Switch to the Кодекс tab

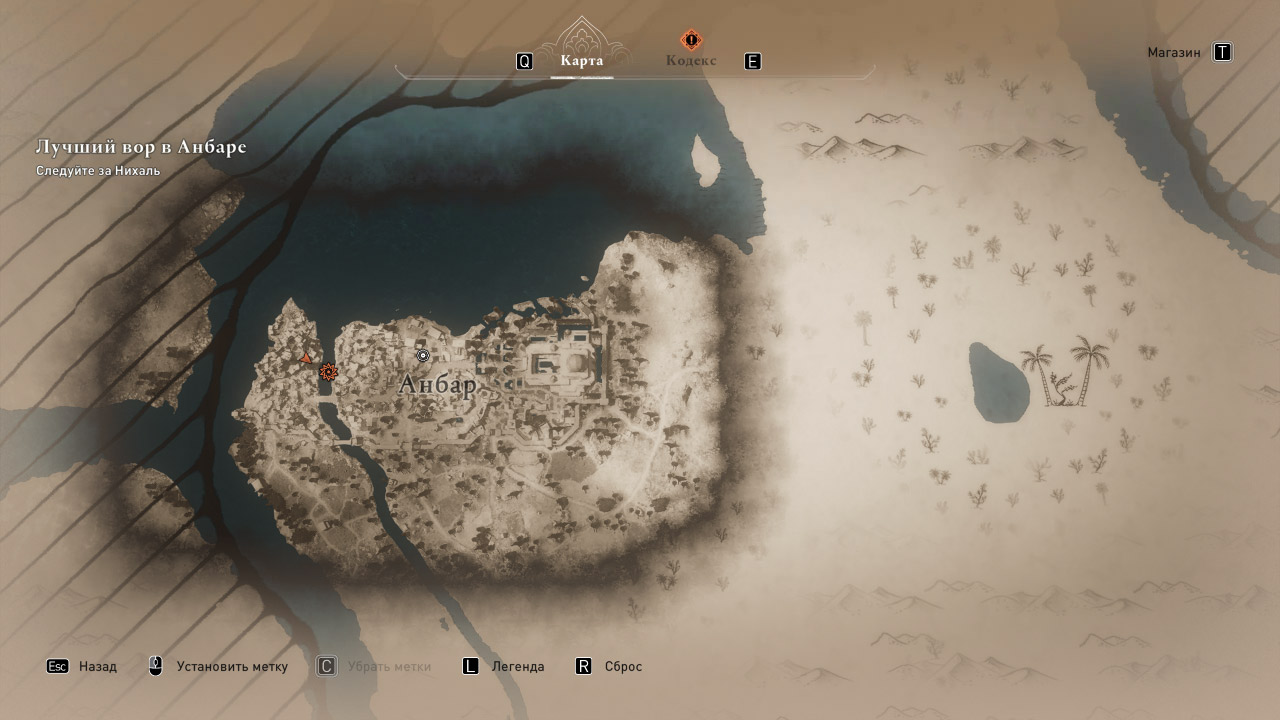click(690, 59)
